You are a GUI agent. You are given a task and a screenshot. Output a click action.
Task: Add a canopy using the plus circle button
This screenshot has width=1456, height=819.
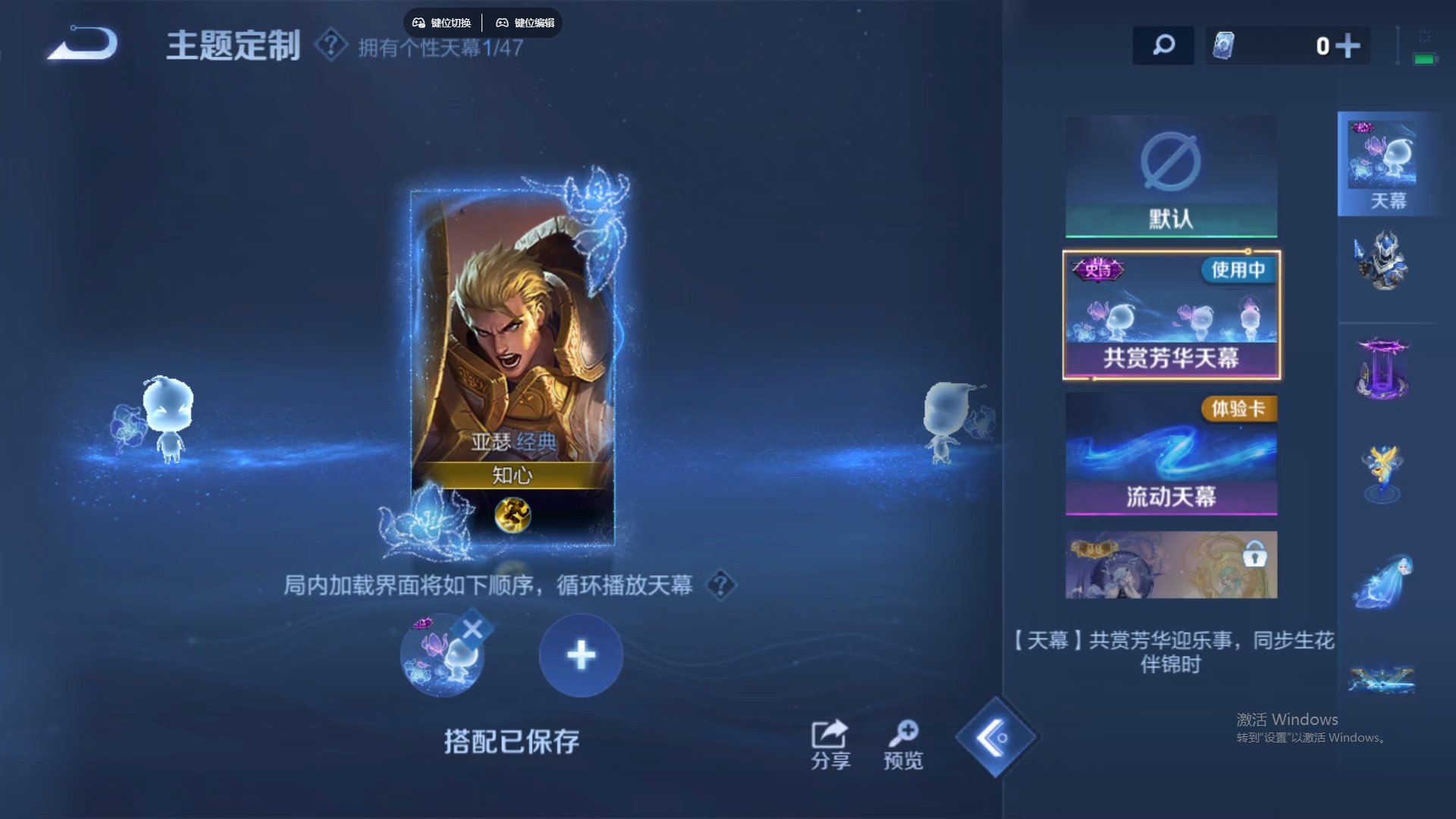click(581, 654)
